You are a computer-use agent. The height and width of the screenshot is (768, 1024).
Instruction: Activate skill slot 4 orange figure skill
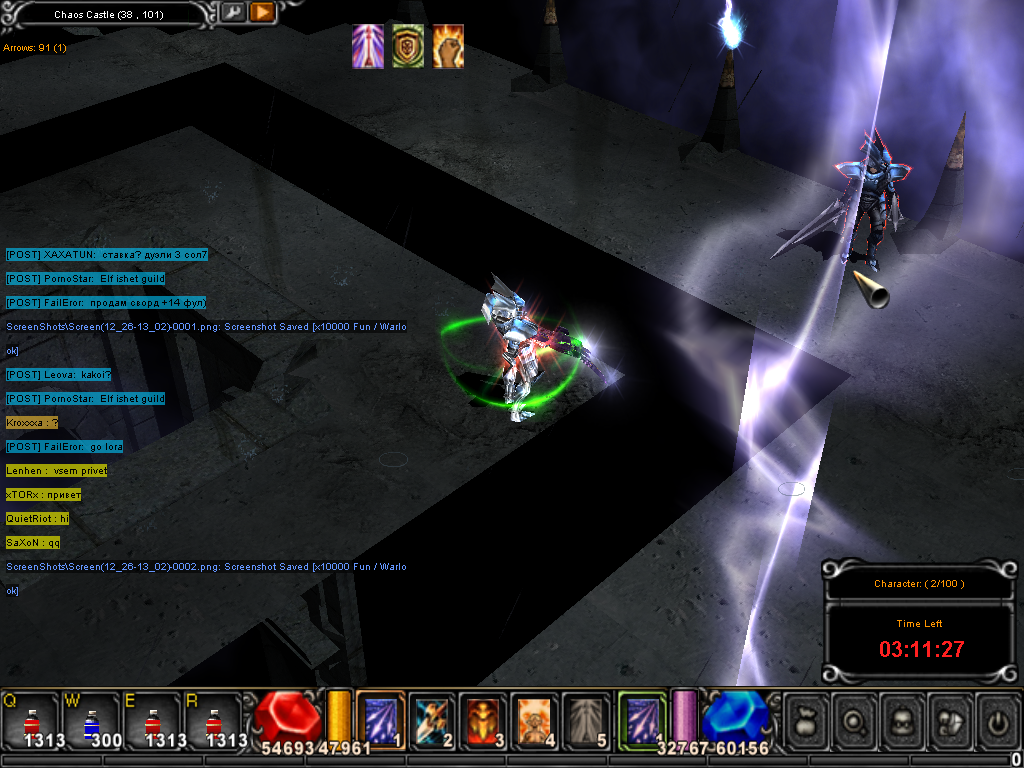click(535, 720)
